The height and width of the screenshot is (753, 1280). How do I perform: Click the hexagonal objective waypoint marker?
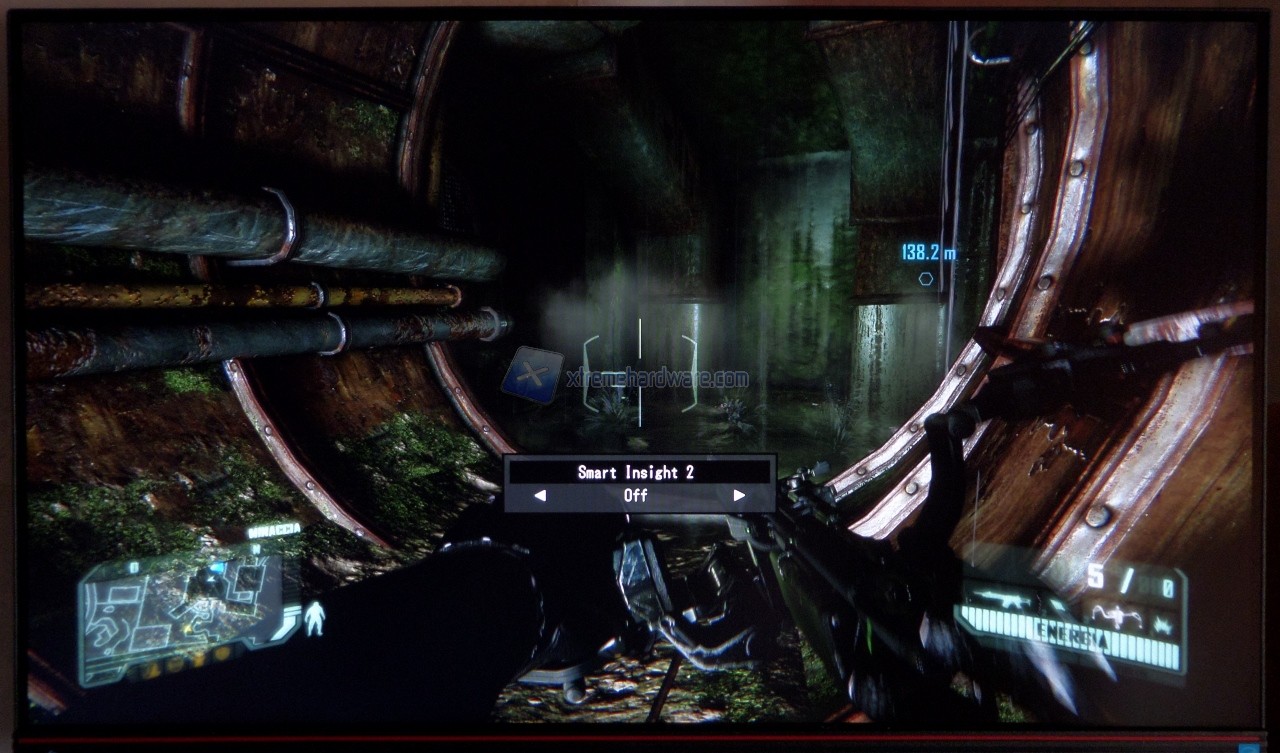click(x=926, y=279)
